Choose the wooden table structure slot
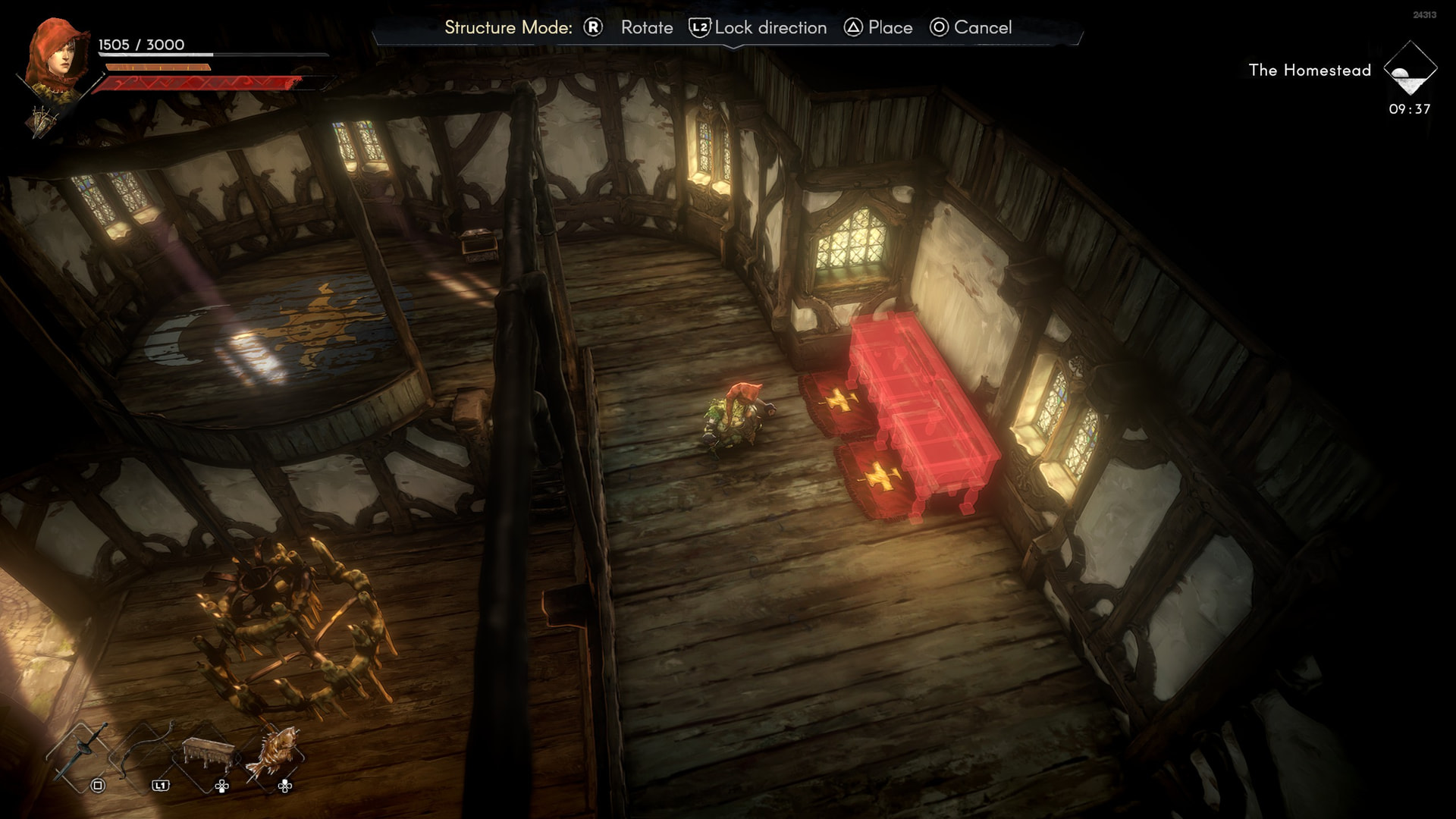 pyautogui.click(x=207, y=754)
